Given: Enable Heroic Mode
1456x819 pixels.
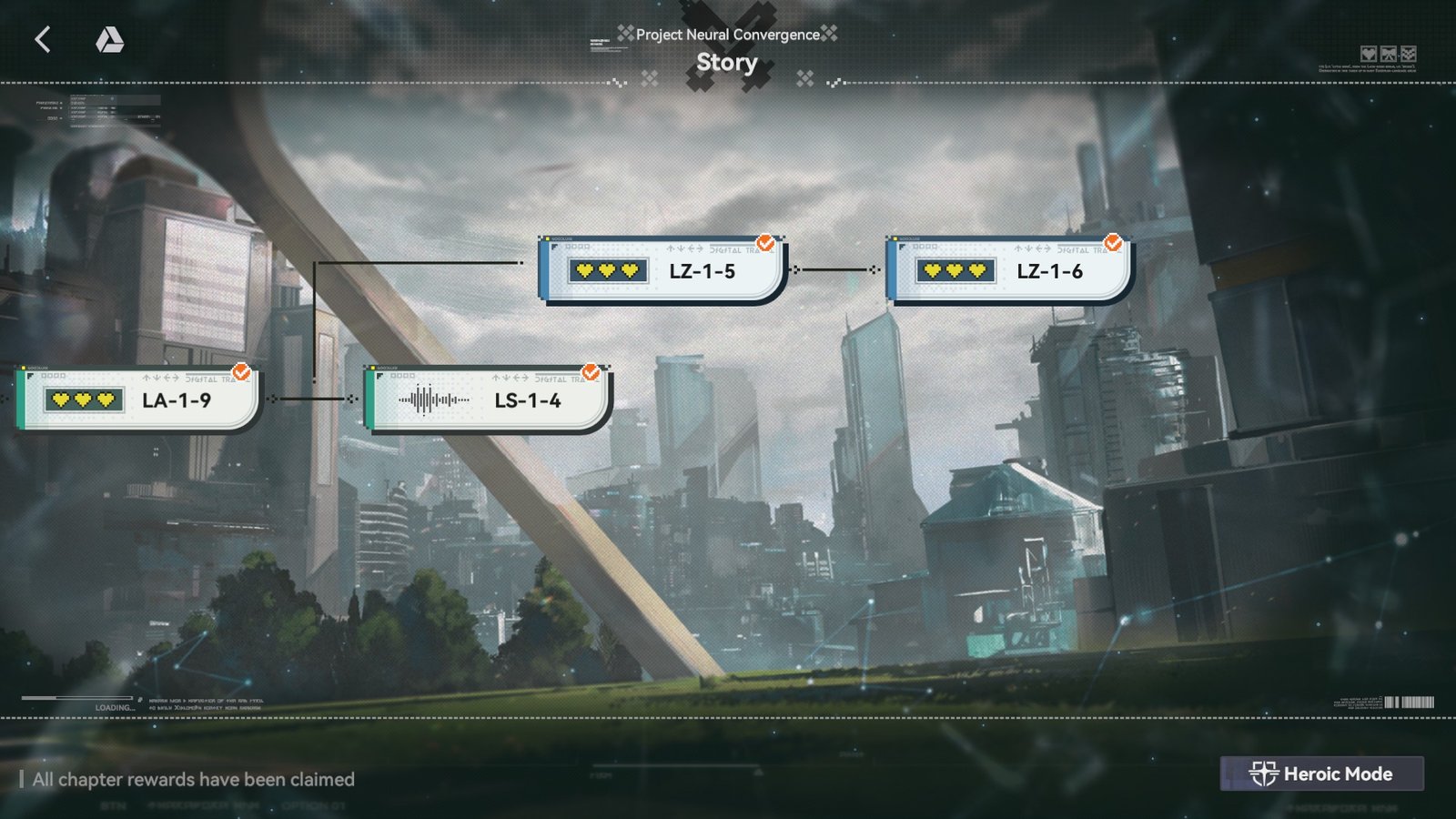Looking at the screenshot, I should pyautogui.click(x=1322, y=773).
